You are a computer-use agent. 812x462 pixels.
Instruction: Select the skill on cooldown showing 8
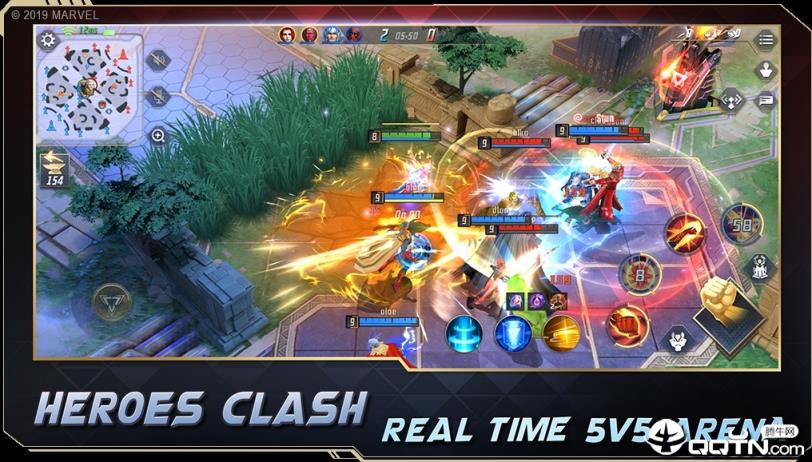638,273
